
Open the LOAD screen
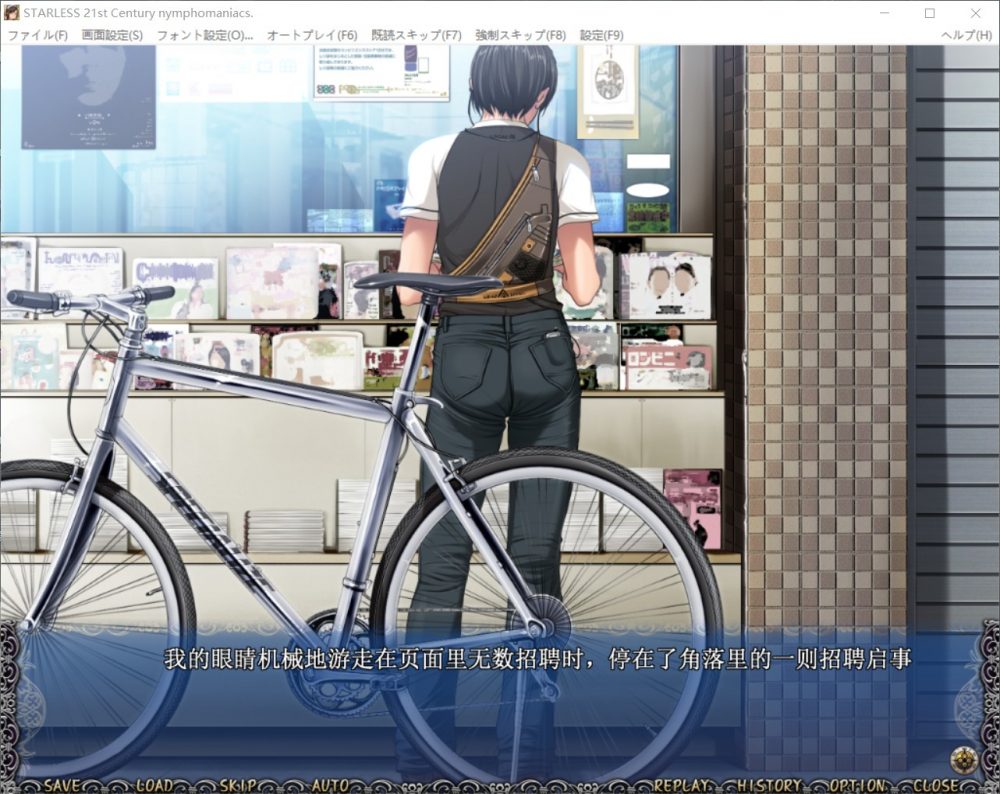[x=154, y=785]
